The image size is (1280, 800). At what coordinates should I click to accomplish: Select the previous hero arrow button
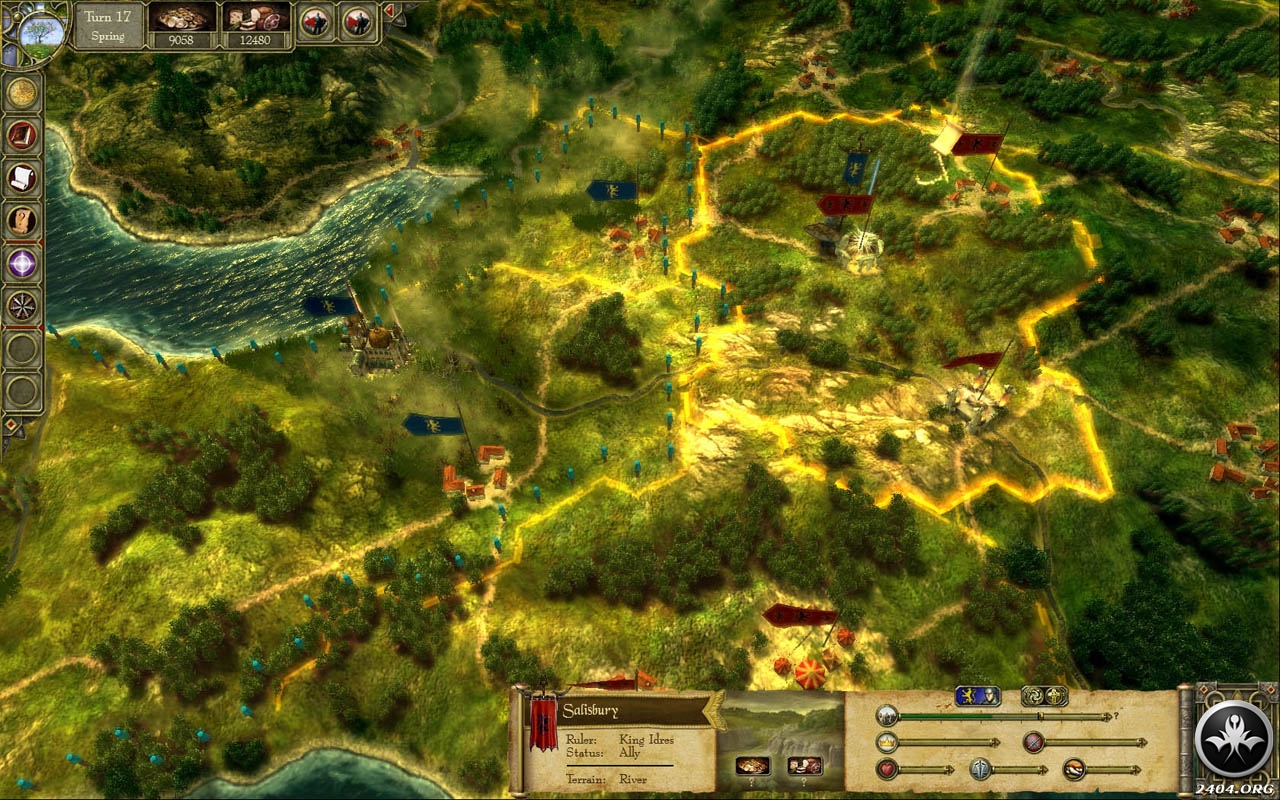(x=315, y=21)
